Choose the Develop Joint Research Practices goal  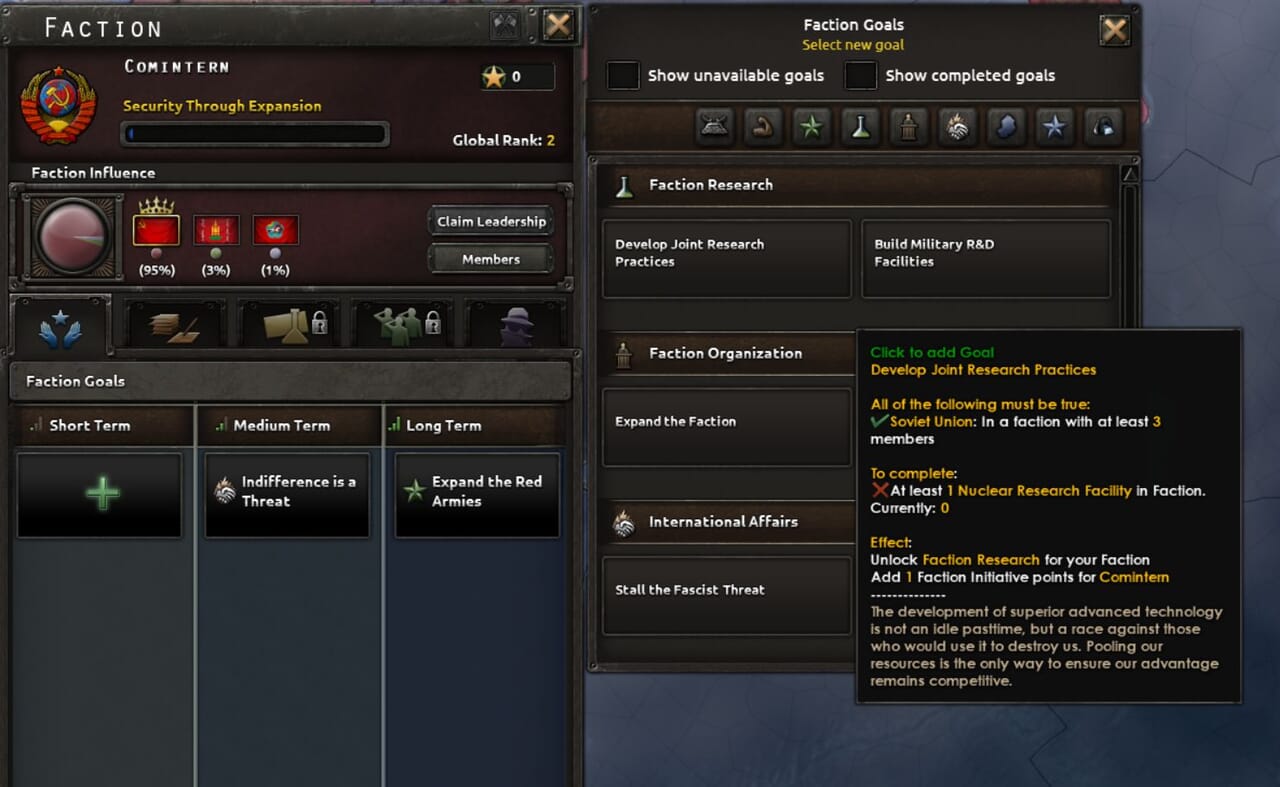pos(726,259)
